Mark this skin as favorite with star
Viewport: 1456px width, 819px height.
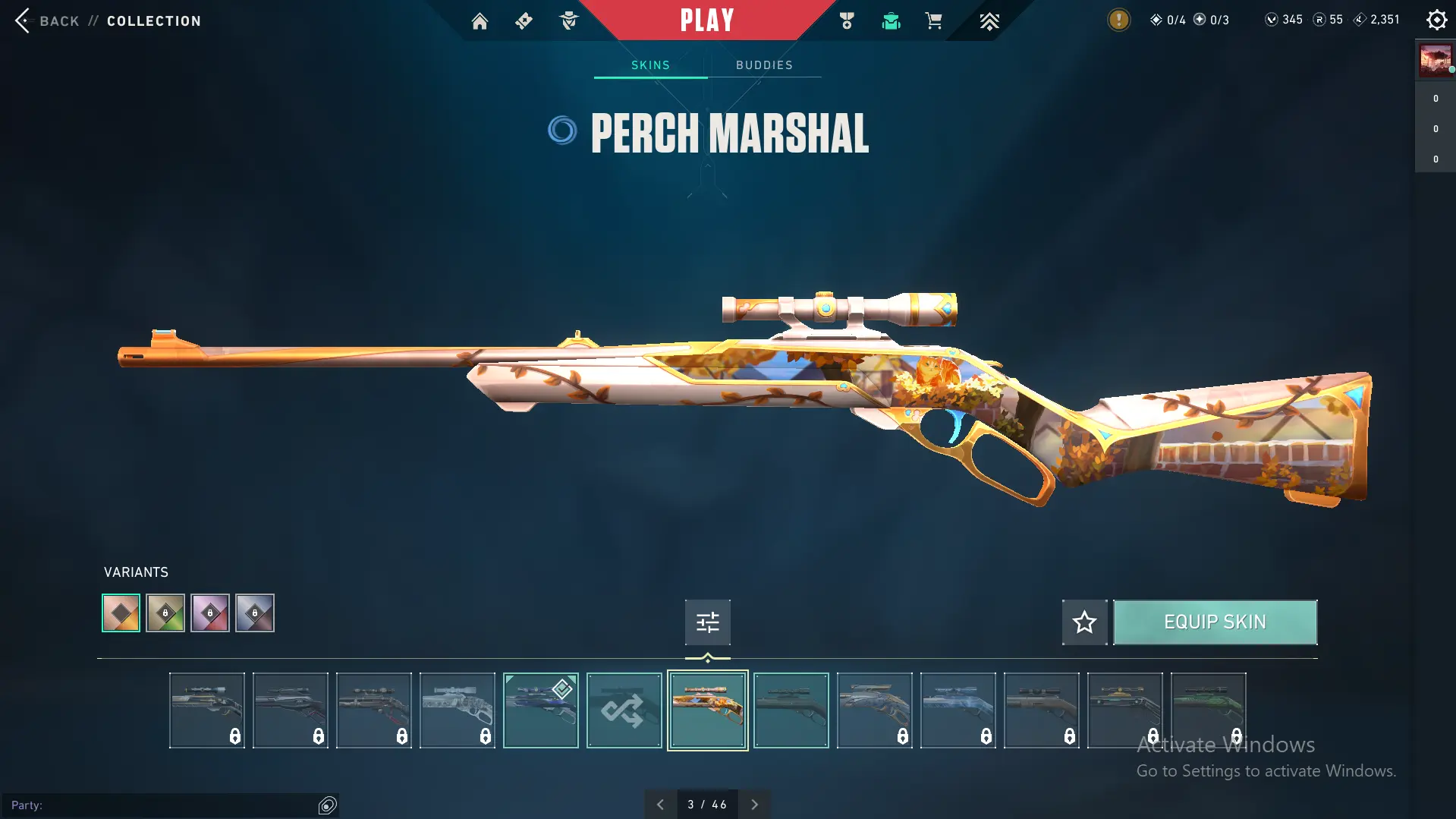pos(1084,622)
